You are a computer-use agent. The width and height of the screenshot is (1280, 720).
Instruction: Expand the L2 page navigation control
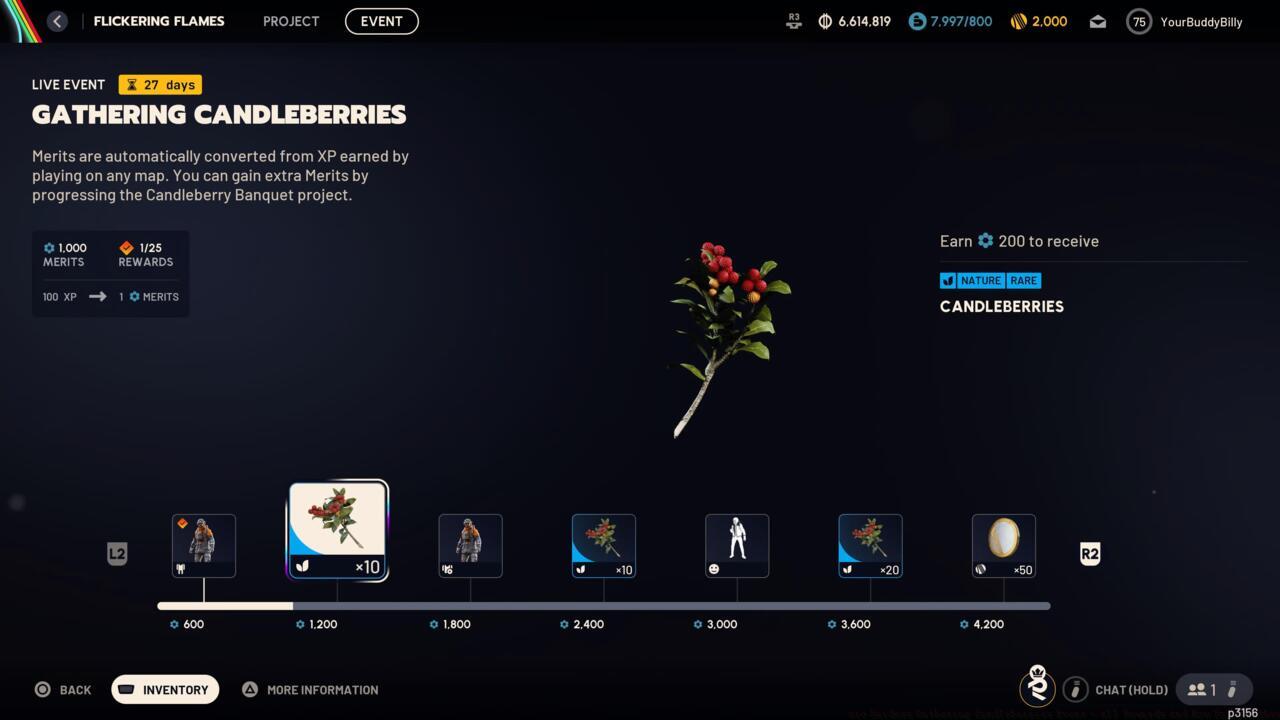117,553
